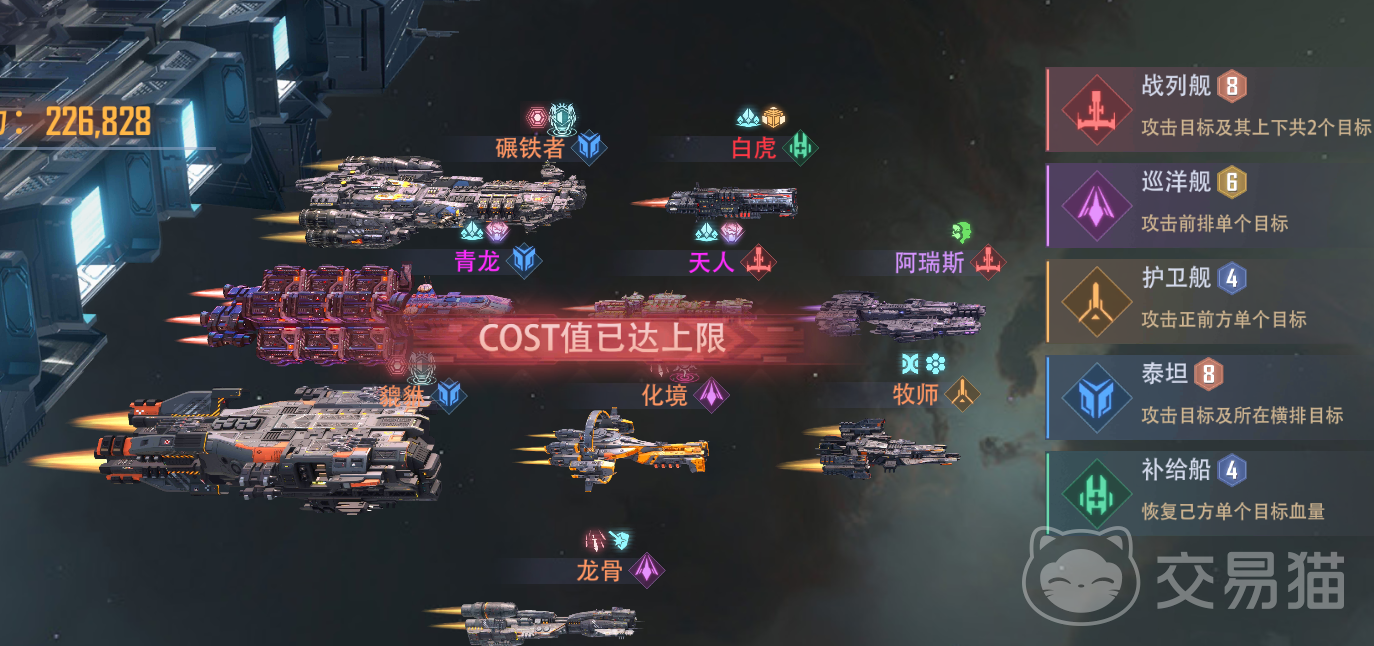Image resolution: width=1374 pixels, height=646 pixels.
Task: Select the 阿瑞斯 battleship
Action: 900,315
